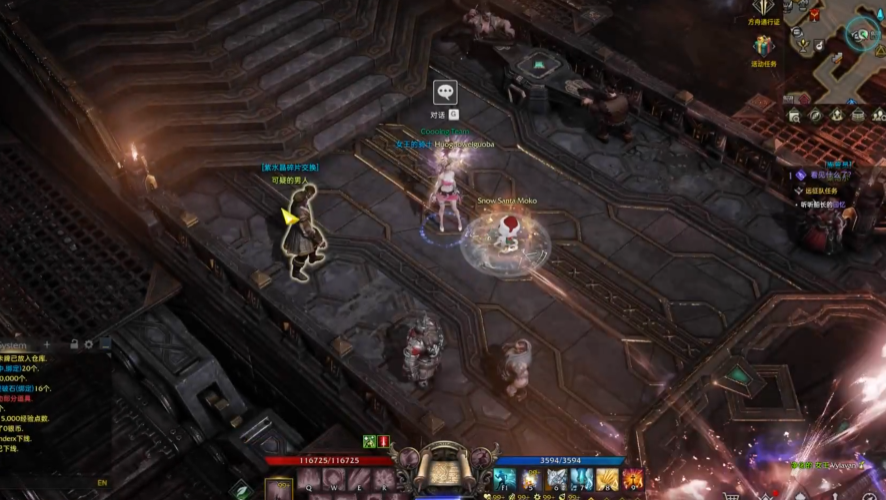Viewport: 886px width, 500px height.
Task: Switch the EN chat input language
Action: 101,483
